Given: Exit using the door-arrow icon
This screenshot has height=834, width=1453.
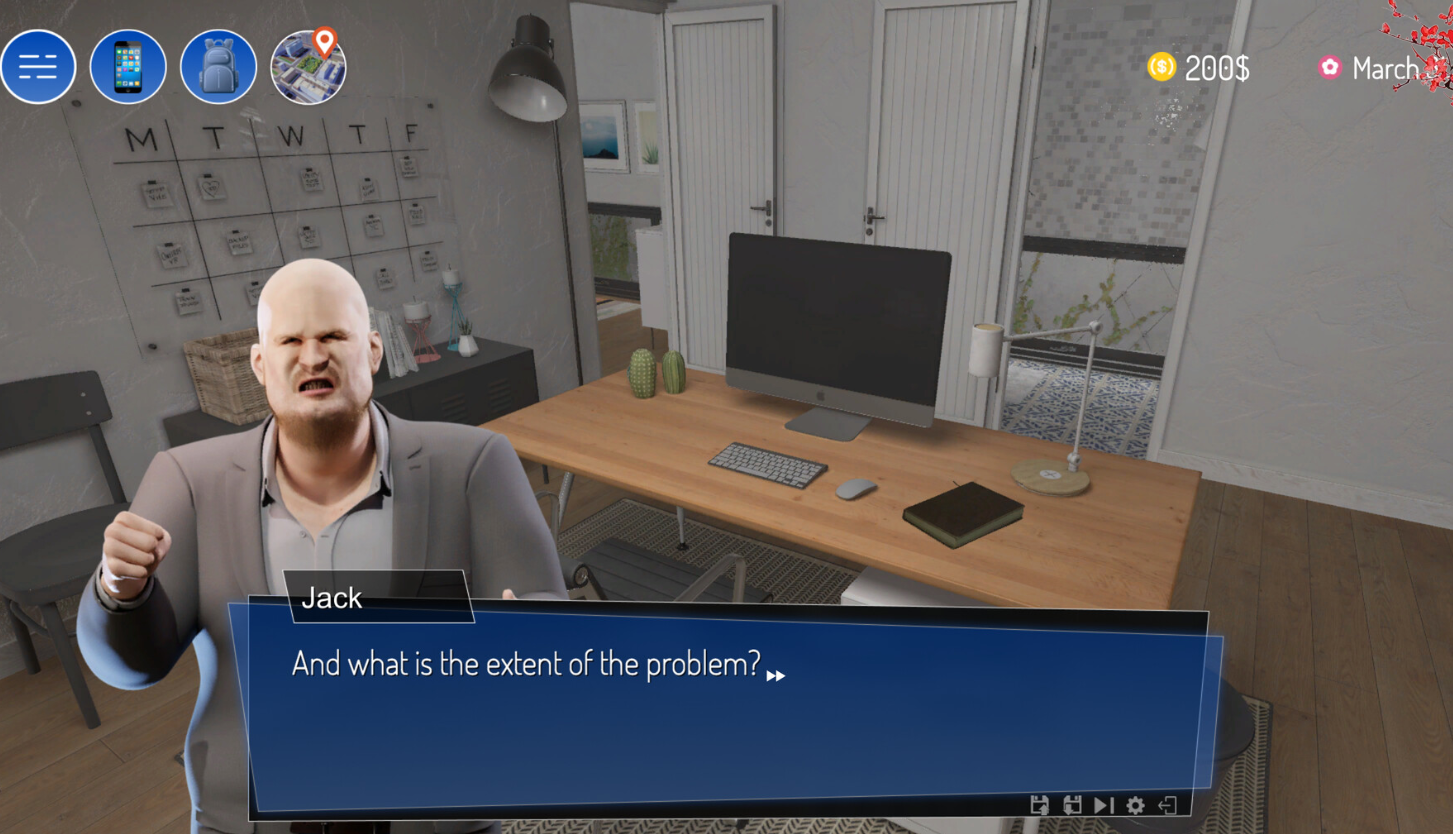Looking at the screenshot, I should (x=1167, y=805).
